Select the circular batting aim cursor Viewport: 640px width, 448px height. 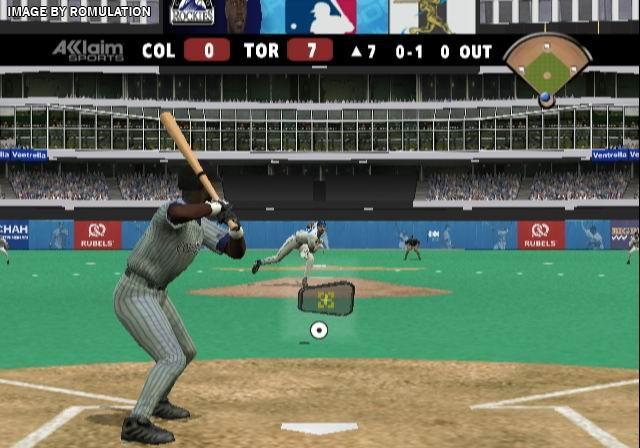click(319, 330)
